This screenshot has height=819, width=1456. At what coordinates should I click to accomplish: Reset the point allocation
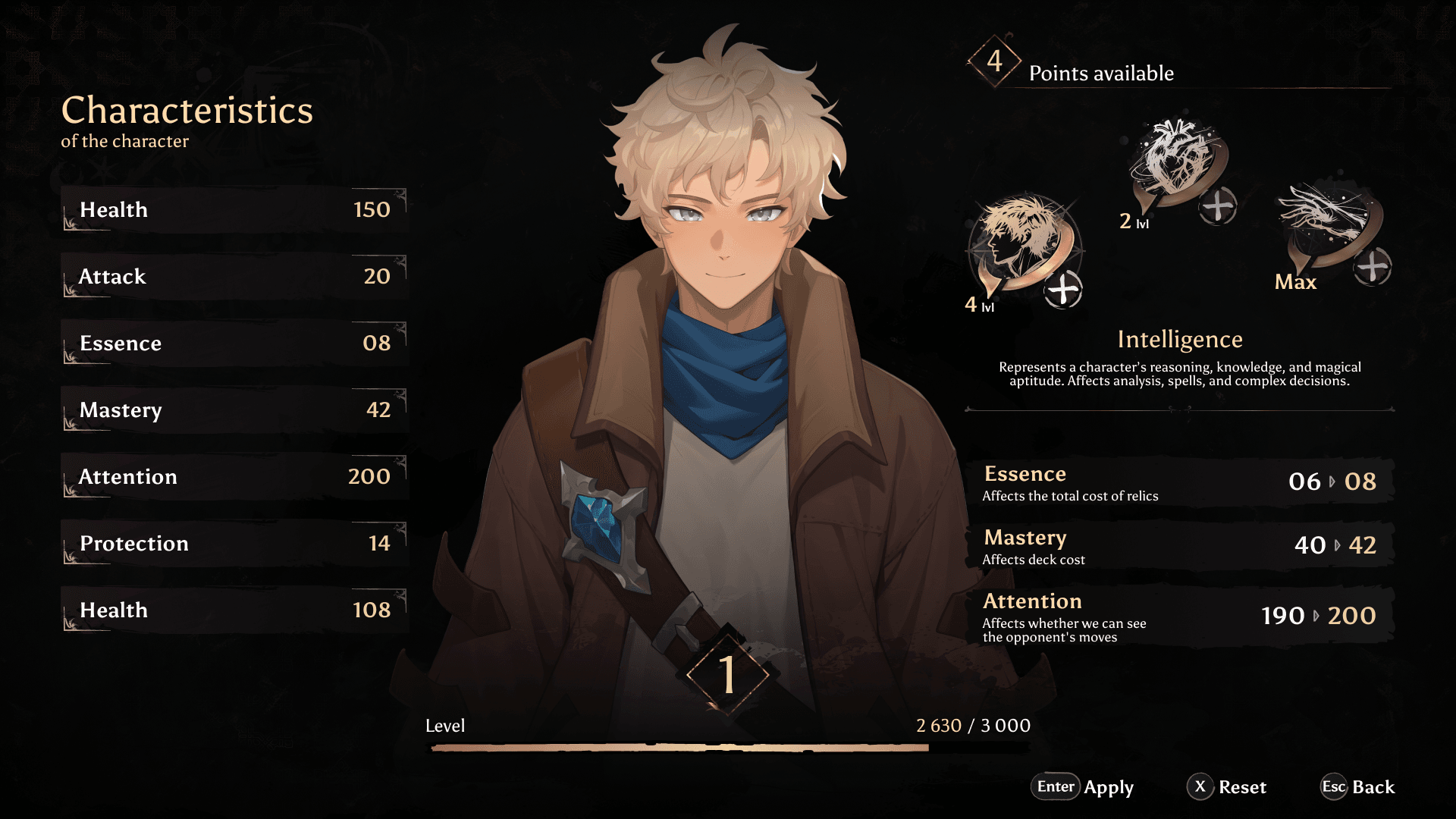(x=1227, y=787)
